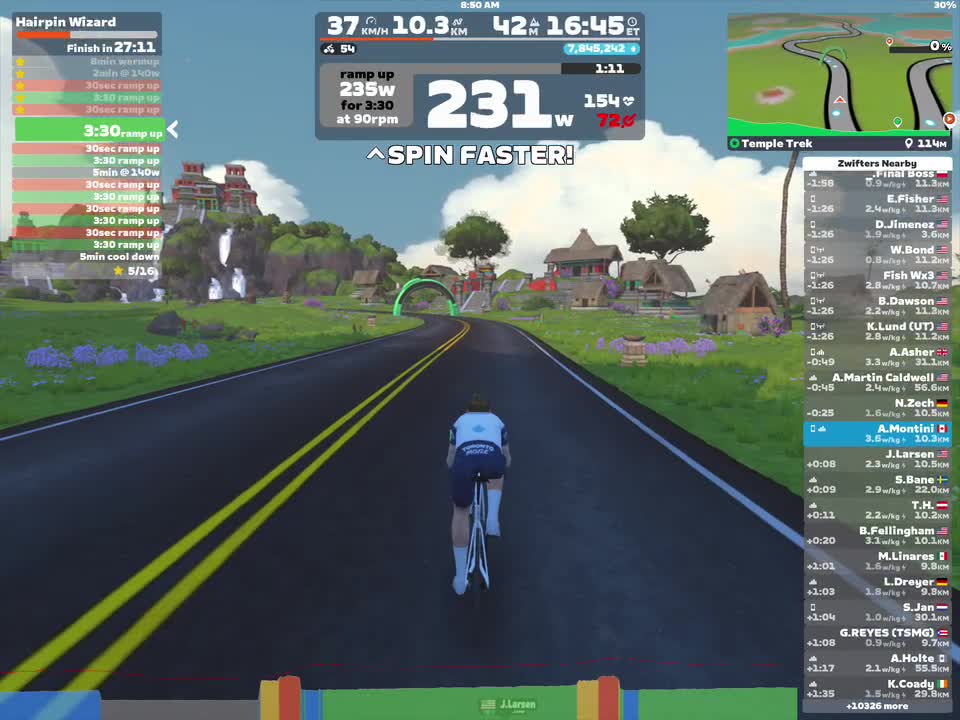Show the +10326 more riders list
This screenshot has width=960, height=720.
[877, 706]
